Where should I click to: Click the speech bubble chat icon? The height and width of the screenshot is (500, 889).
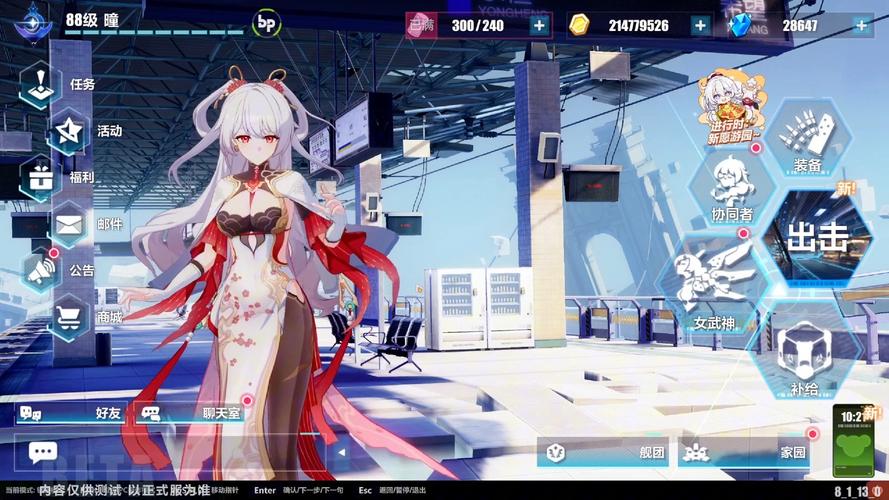point(43,452)
